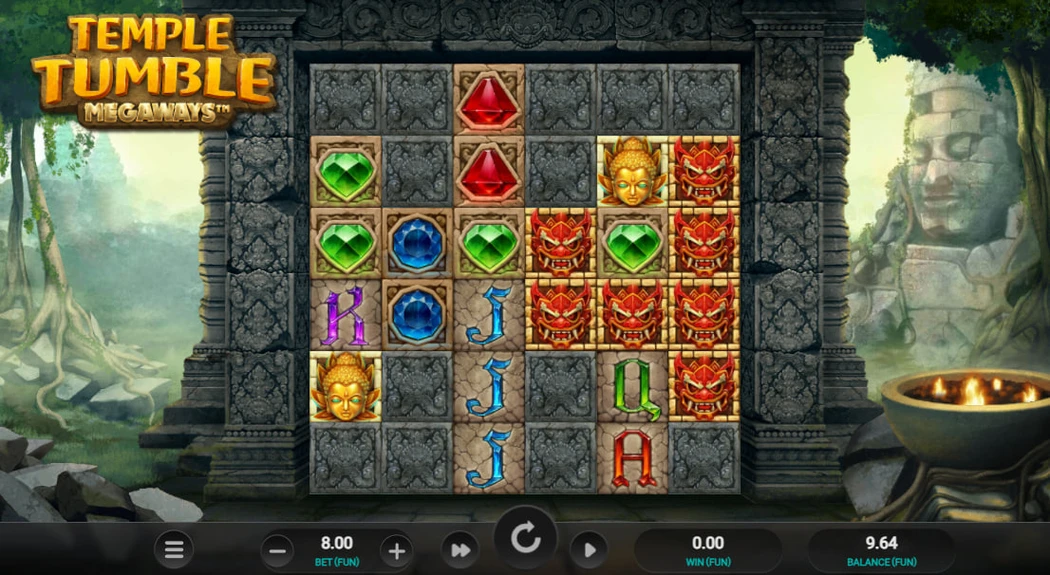This screenshot has width=1050, height=575.
Task: Spin the reels with the circular arrow
Action: 525,540
